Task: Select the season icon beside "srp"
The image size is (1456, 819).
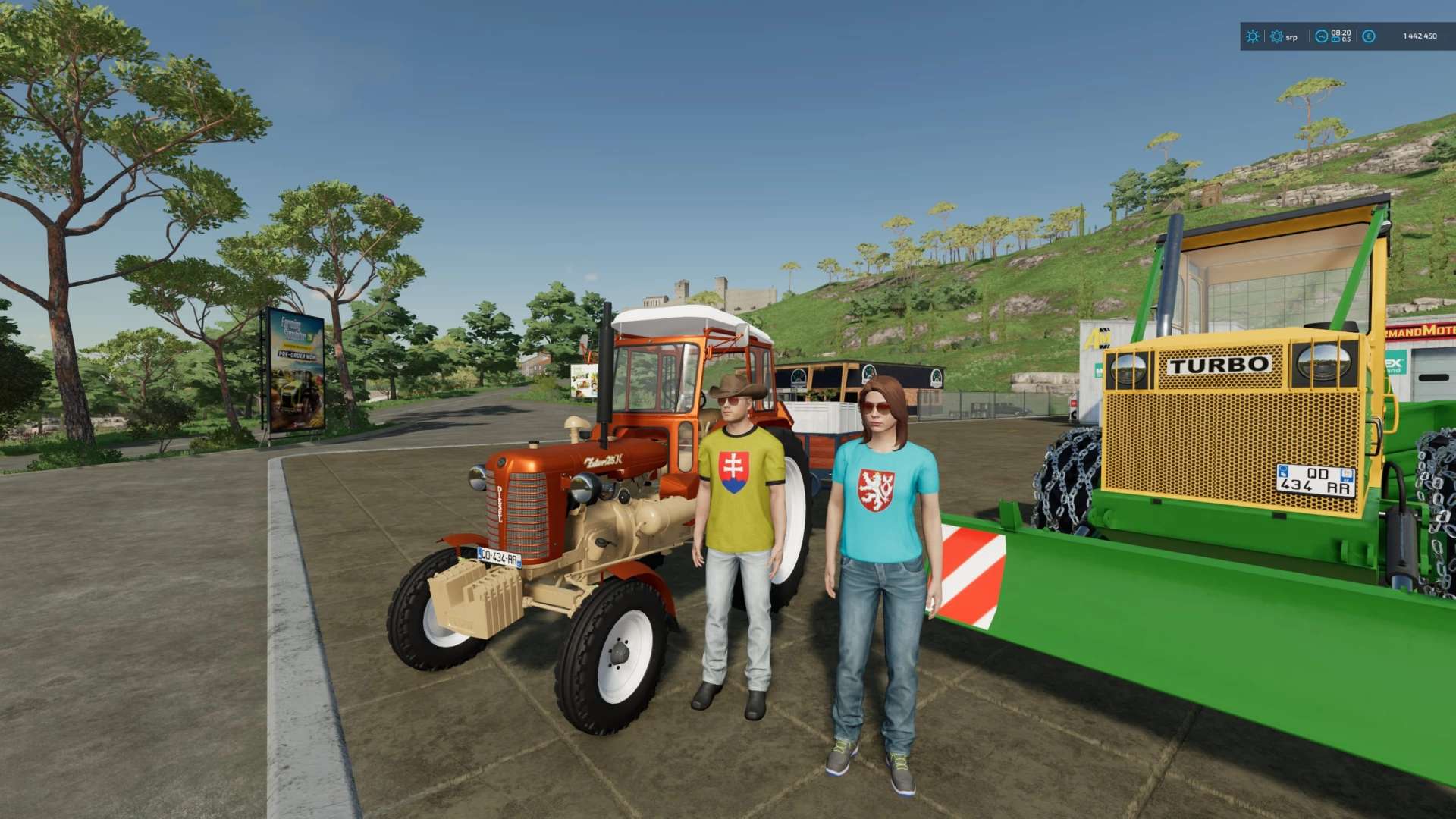Action: [x=1276, y=36]
